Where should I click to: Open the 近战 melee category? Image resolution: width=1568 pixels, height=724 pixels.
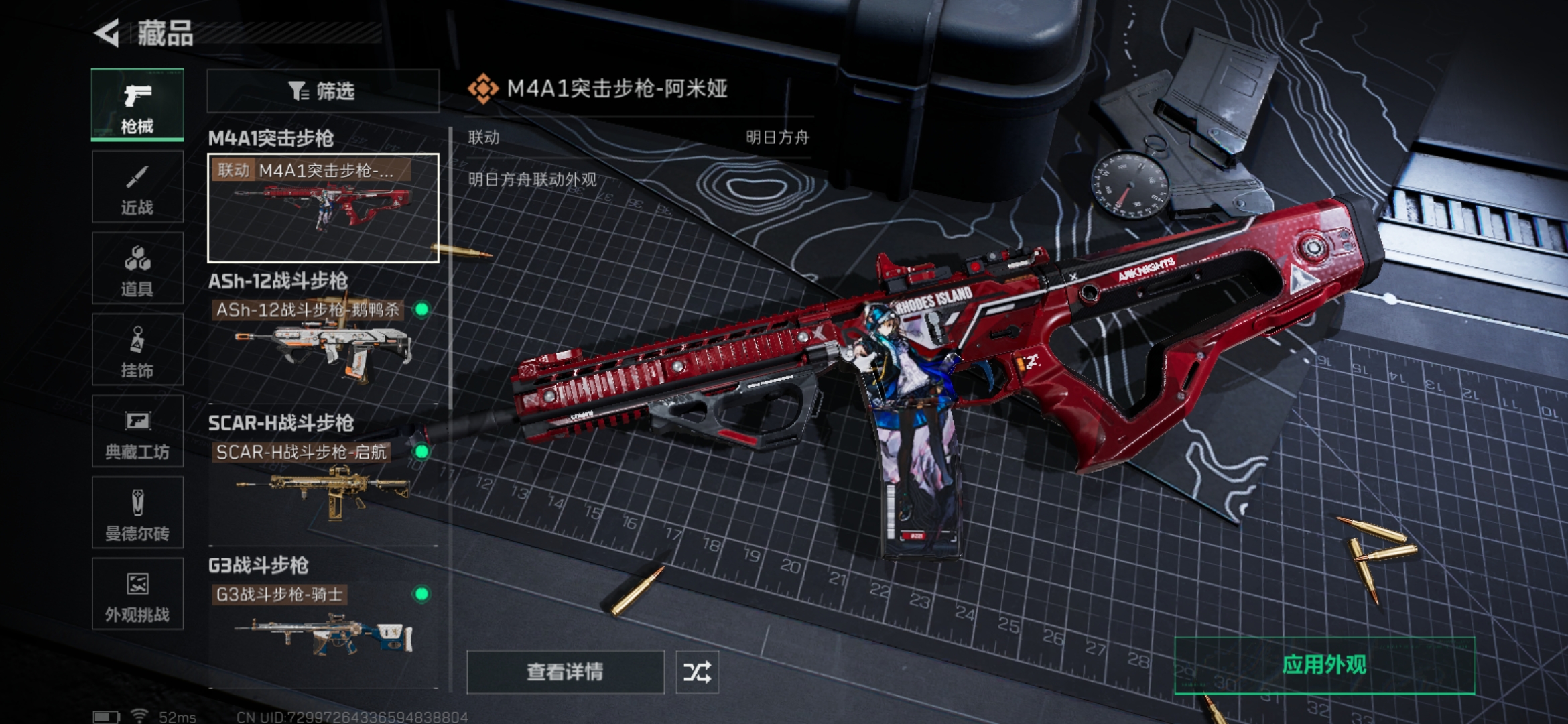tap(137, 187)
